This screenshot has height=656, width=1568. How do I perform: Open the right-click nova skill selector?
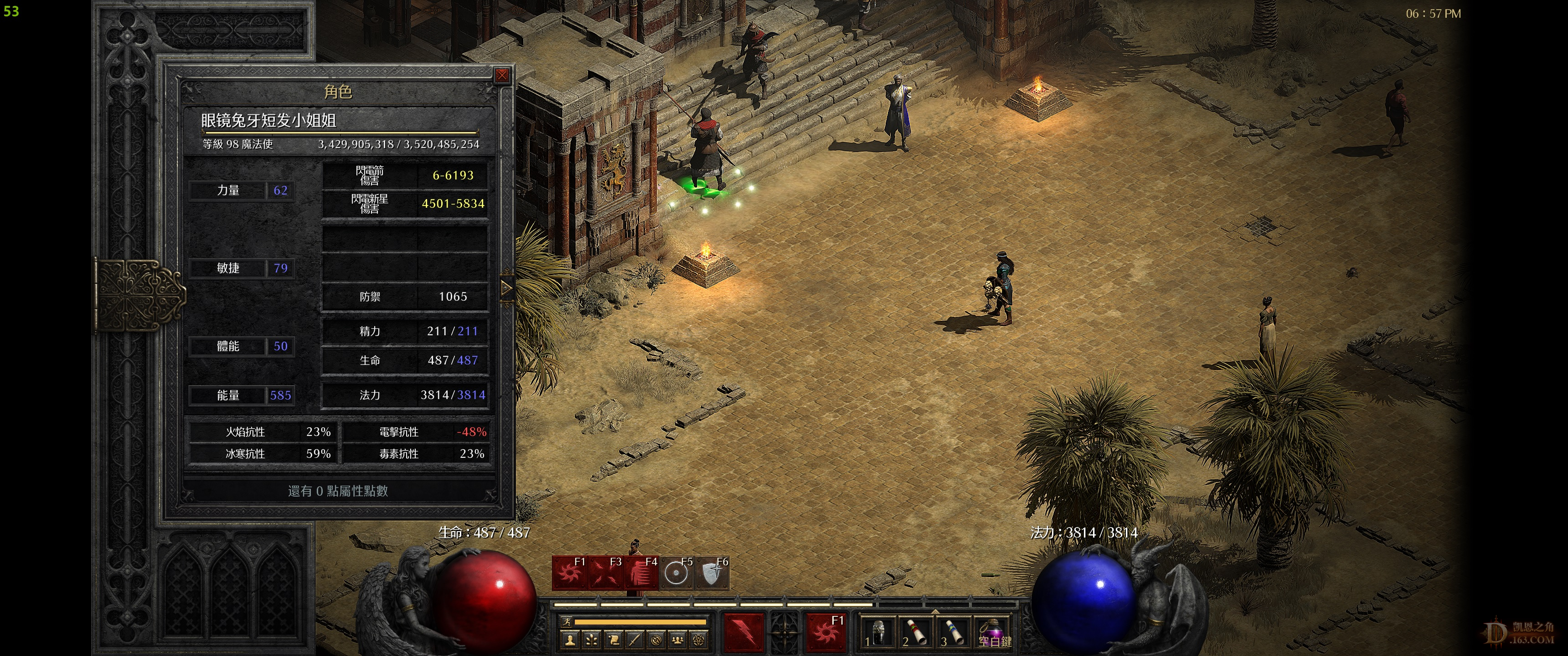coord(826,632)
